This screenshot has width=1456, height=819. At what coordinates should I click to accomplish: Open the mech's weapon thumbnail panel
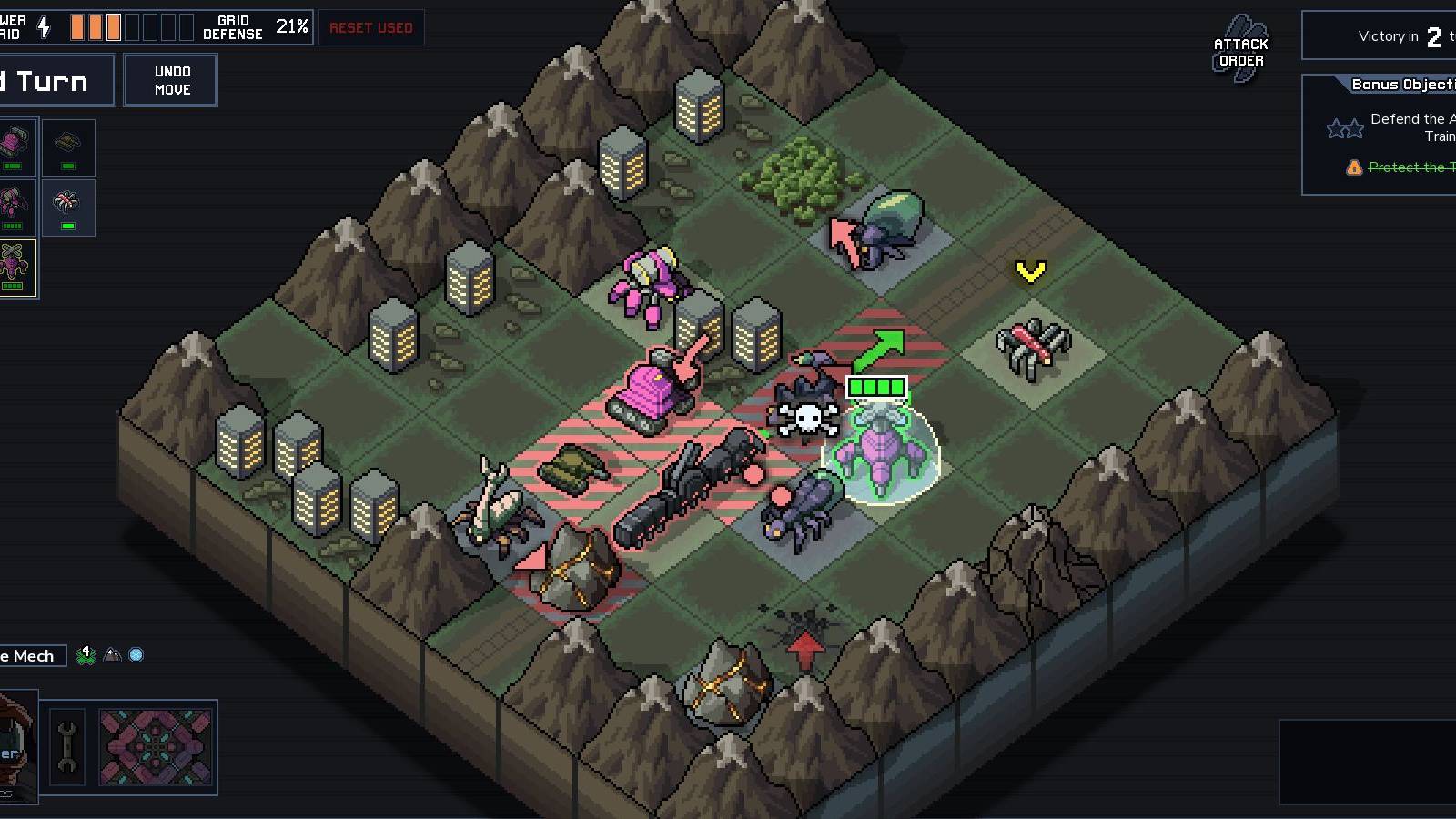157,748
